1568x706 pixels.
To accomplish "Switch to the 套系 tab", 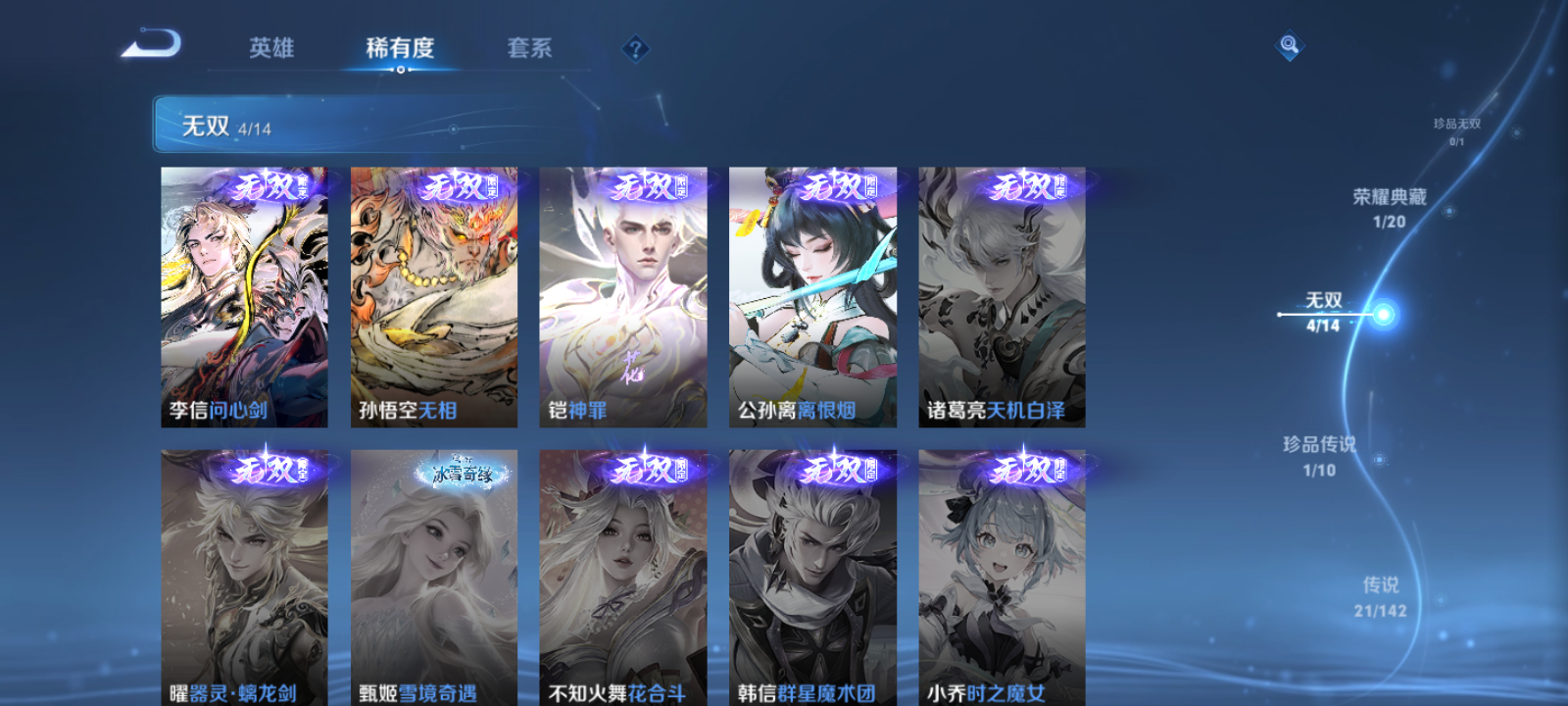I will [x=533, y=48].
